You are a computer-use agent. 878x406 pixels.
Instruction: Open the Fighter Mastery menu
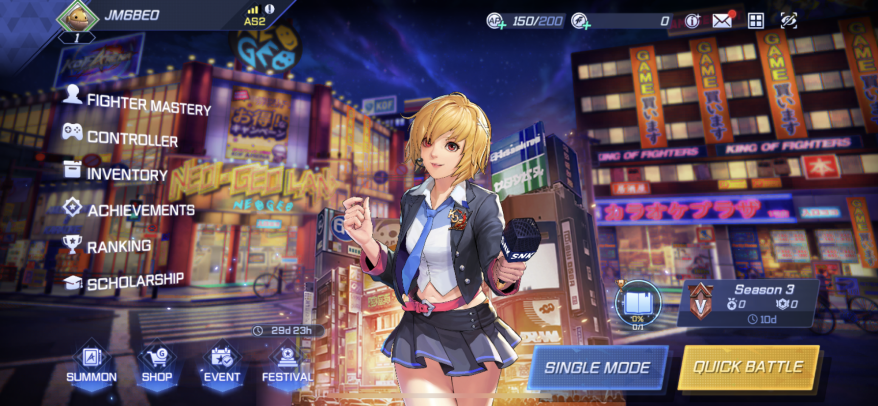click(138, 103)
